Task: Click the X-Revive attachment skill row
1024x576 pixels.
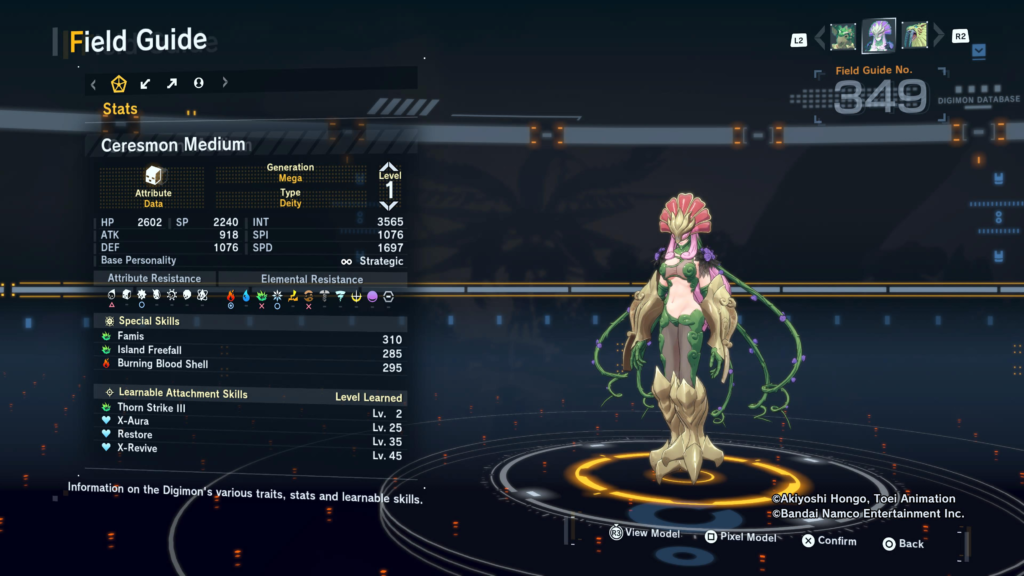Action: [x=250, y=449]
